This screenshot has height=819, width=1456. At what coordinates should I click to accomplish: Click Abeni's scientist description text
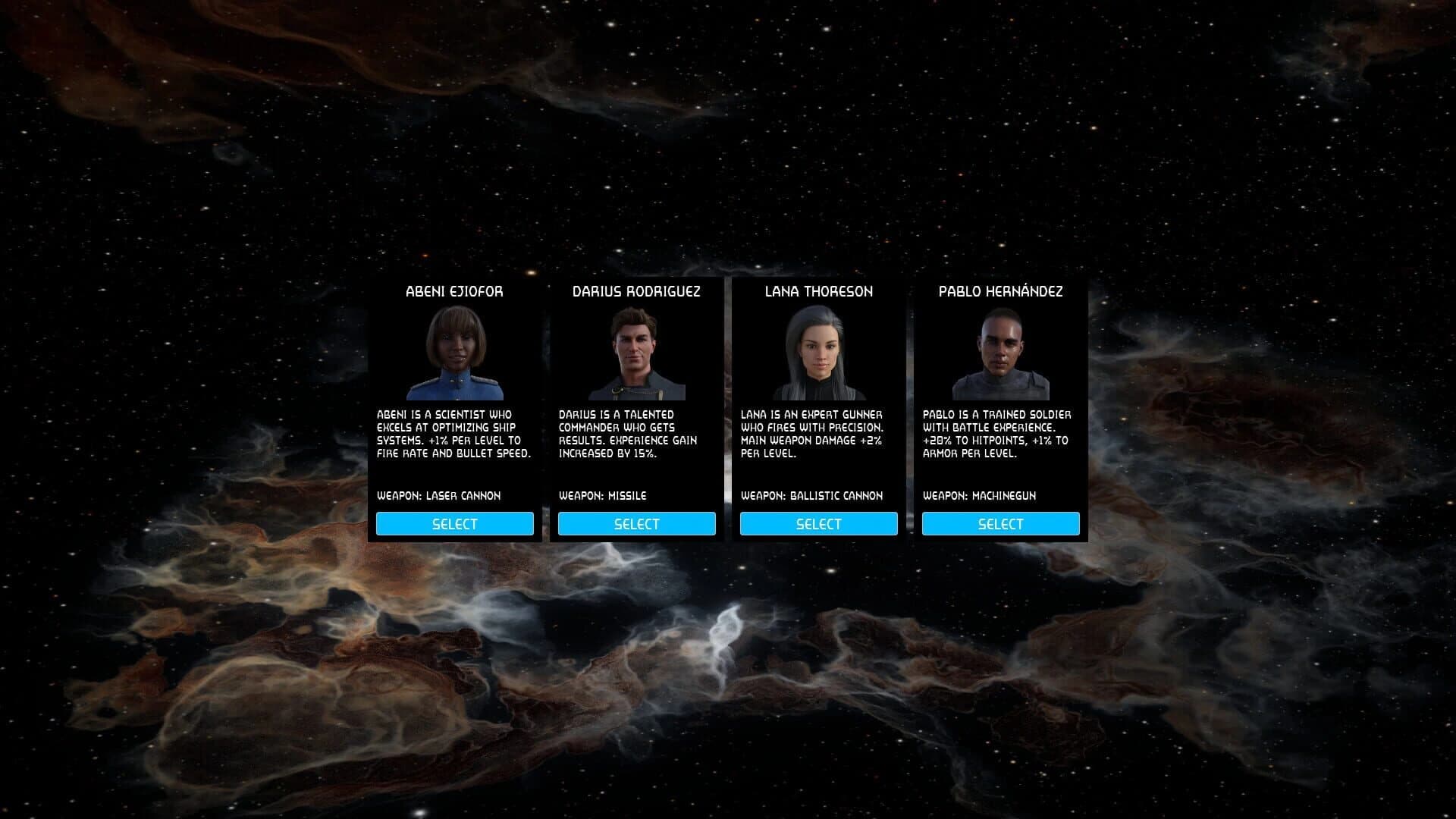[453, 434]
